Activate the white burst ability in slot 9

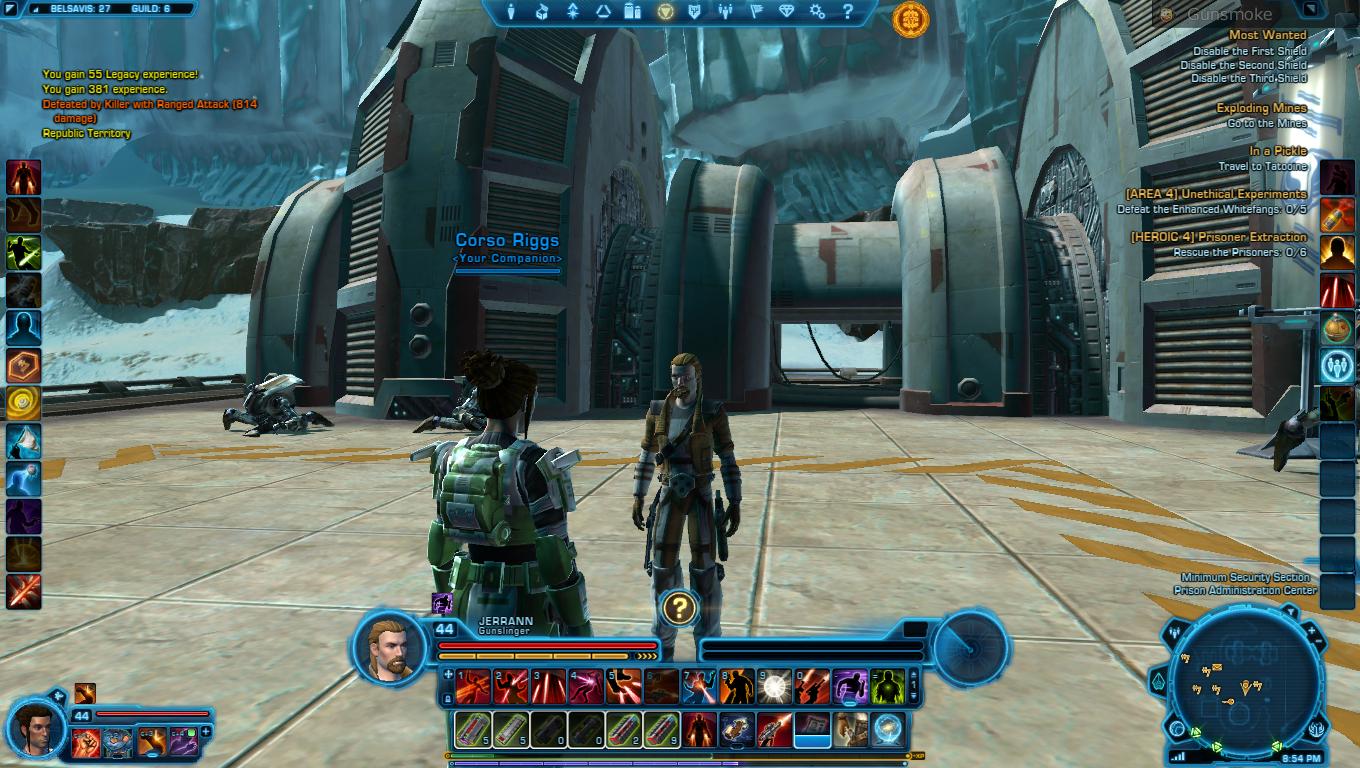[774, 686]
